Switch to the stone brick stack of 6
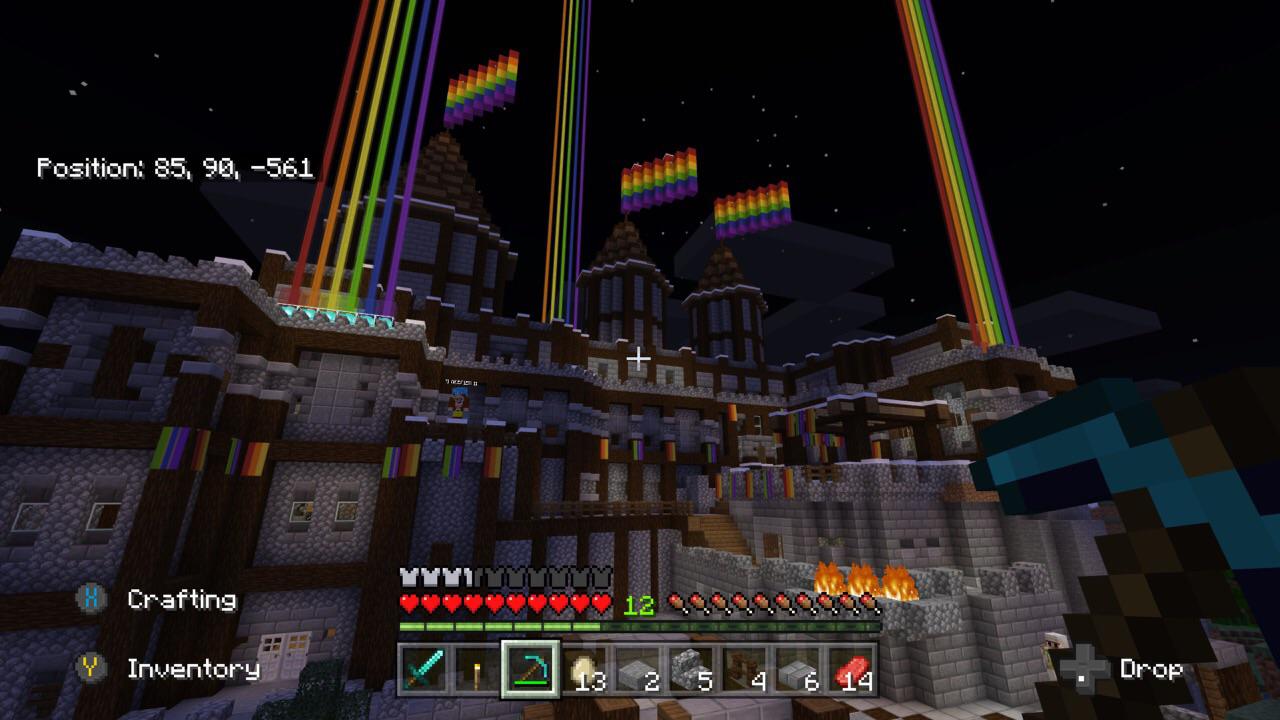 coord(798,668)
